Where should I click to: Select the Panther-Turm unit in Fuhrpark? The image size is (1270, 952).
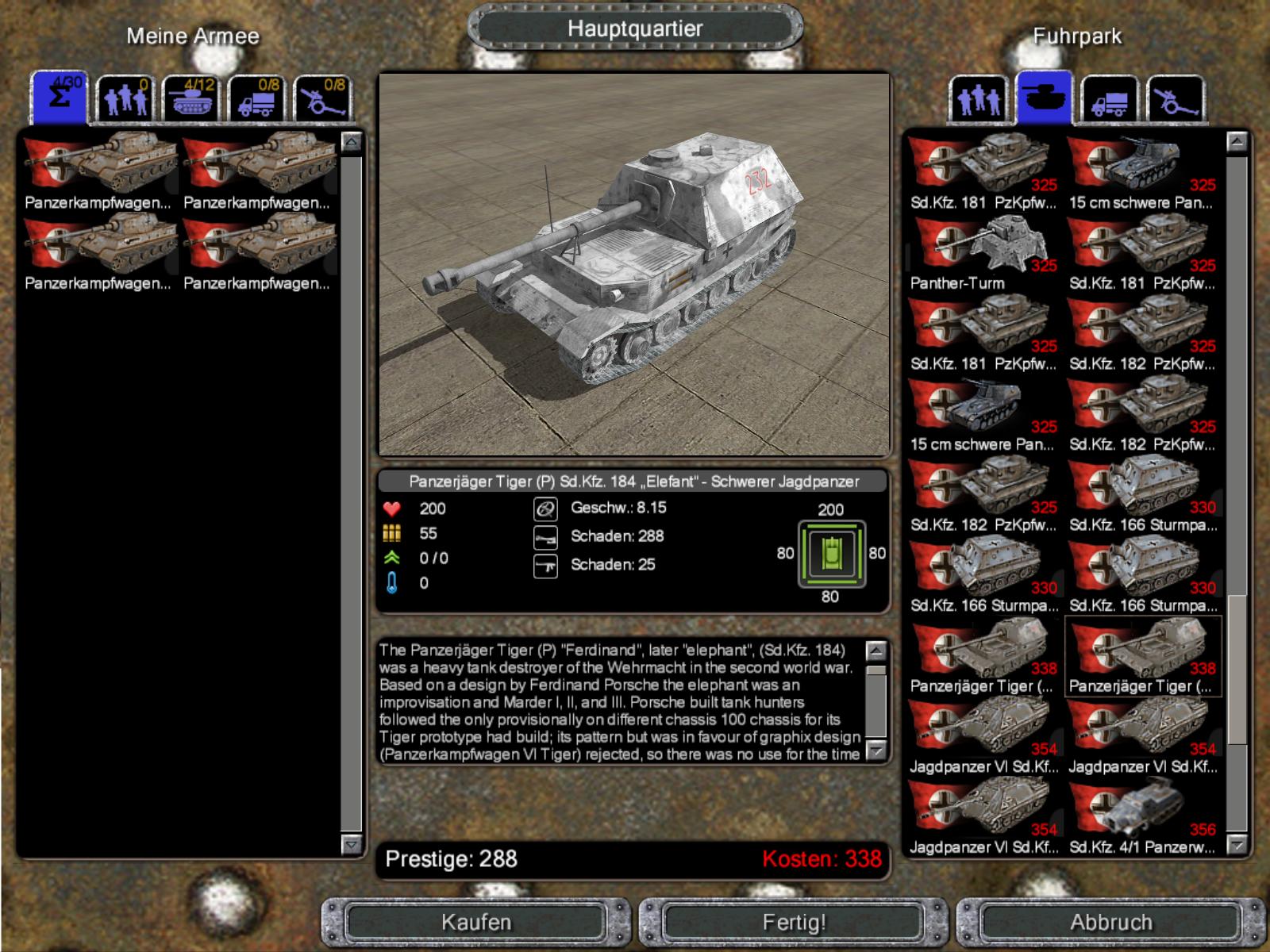point(983,254)
